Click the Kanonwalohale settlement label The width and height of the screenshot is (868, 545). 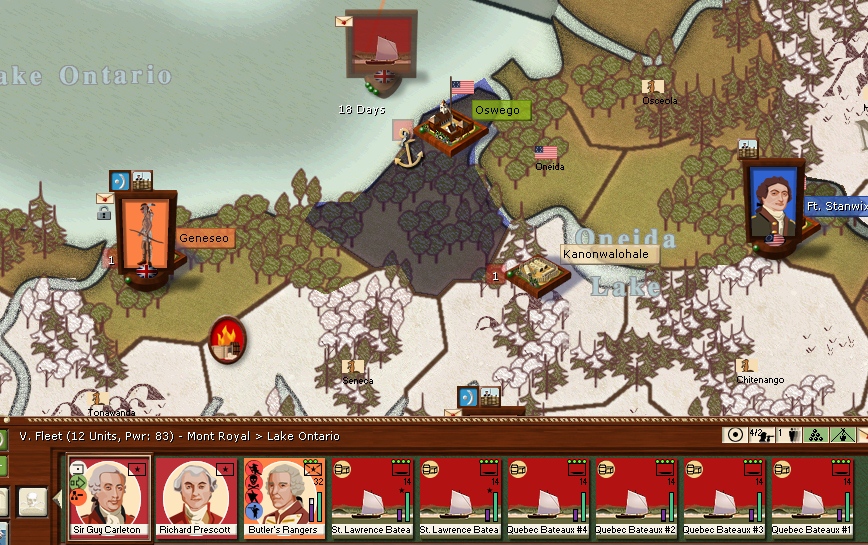(605, 254)
